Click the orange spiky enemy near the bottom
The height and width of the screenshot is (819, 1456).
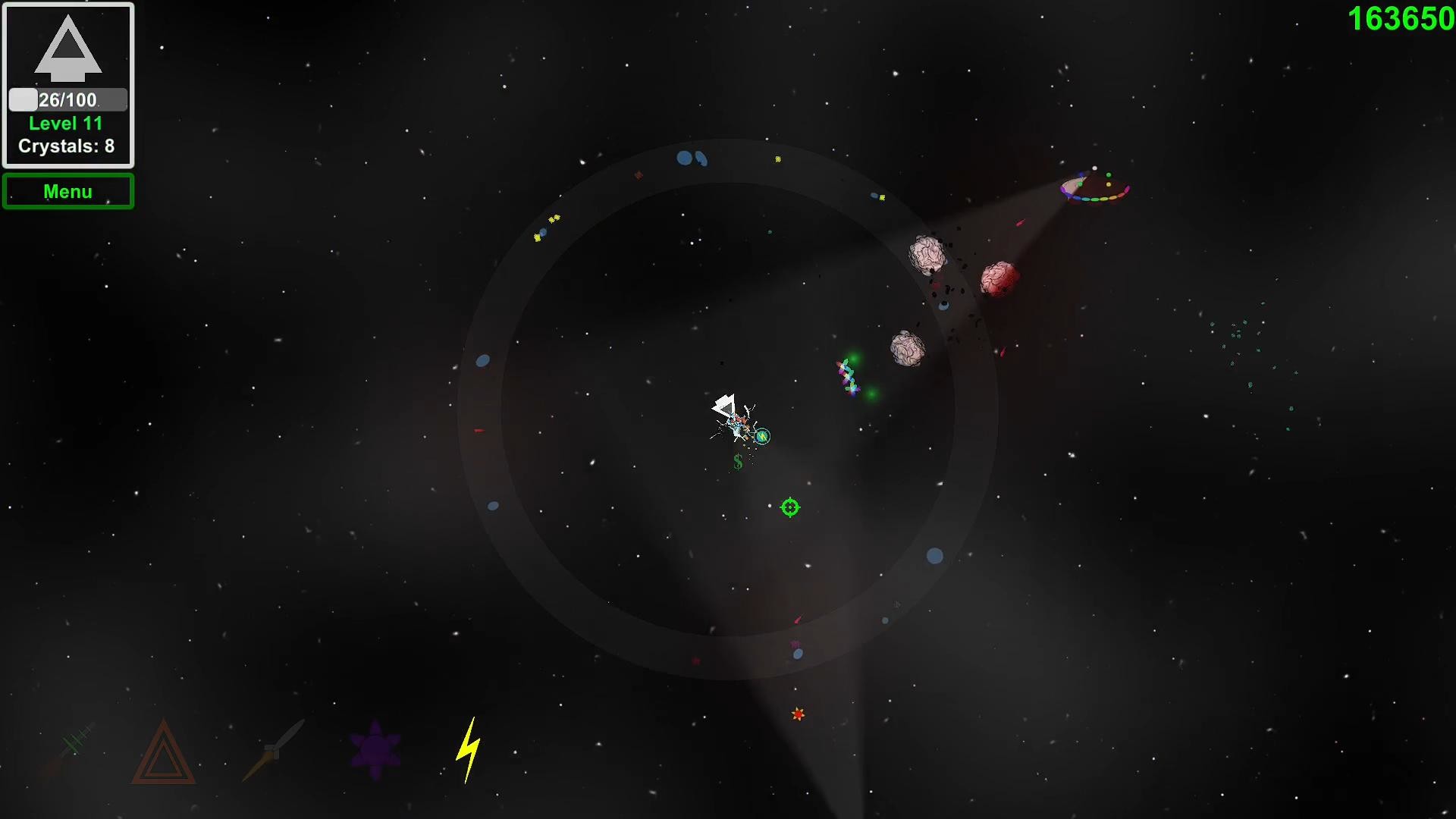[797, 714]
